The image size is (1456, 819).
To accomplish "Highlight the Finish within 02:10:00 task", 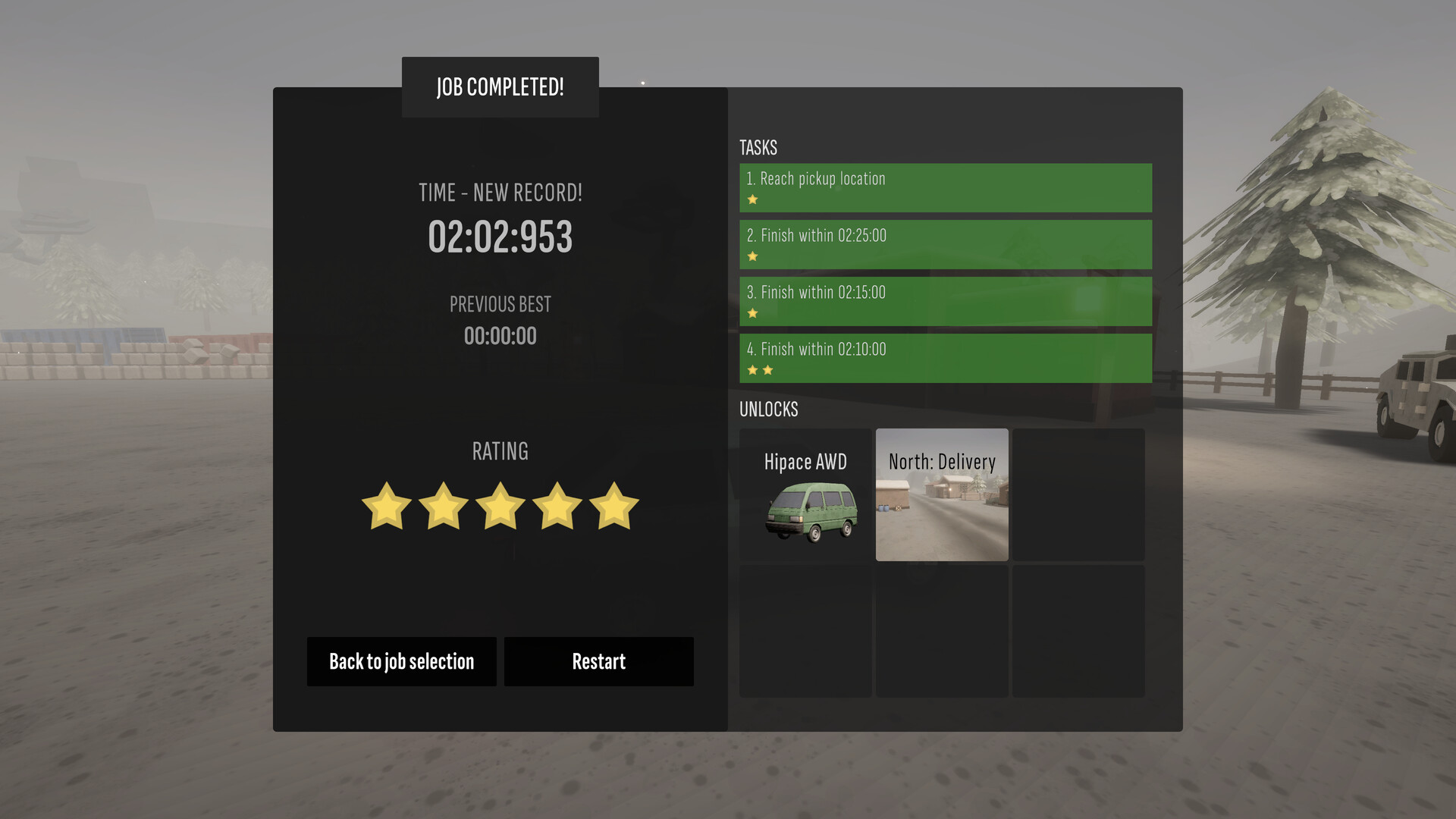I will point(945,358).
